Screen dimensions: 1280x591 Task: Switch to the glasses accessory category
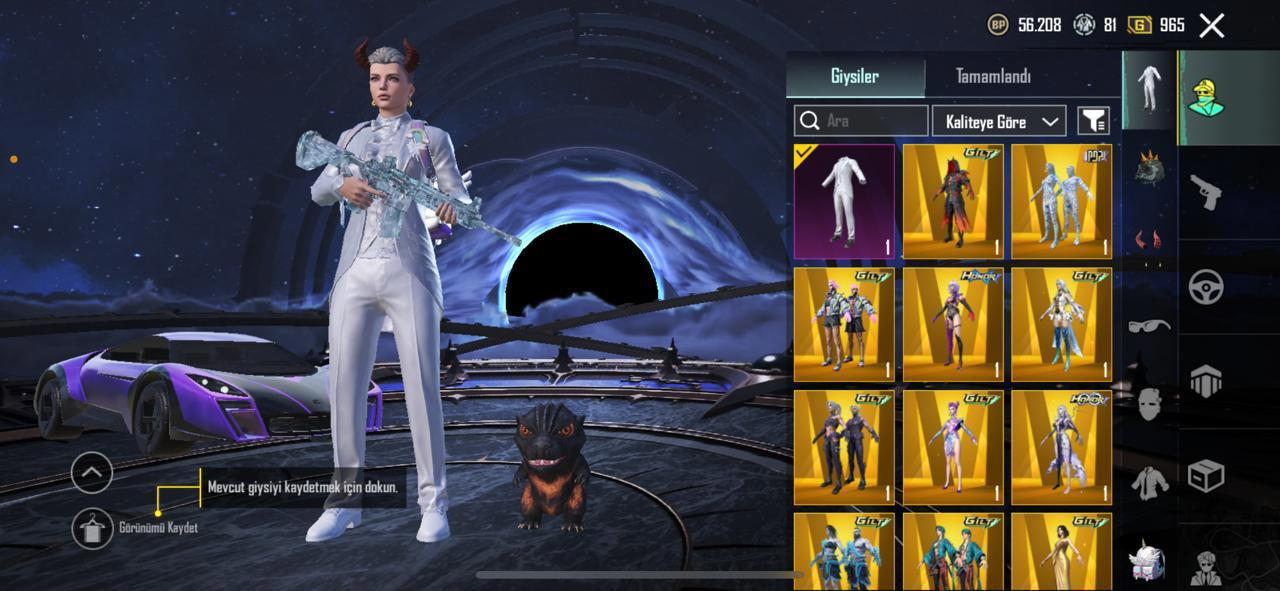pos(1149,325)
